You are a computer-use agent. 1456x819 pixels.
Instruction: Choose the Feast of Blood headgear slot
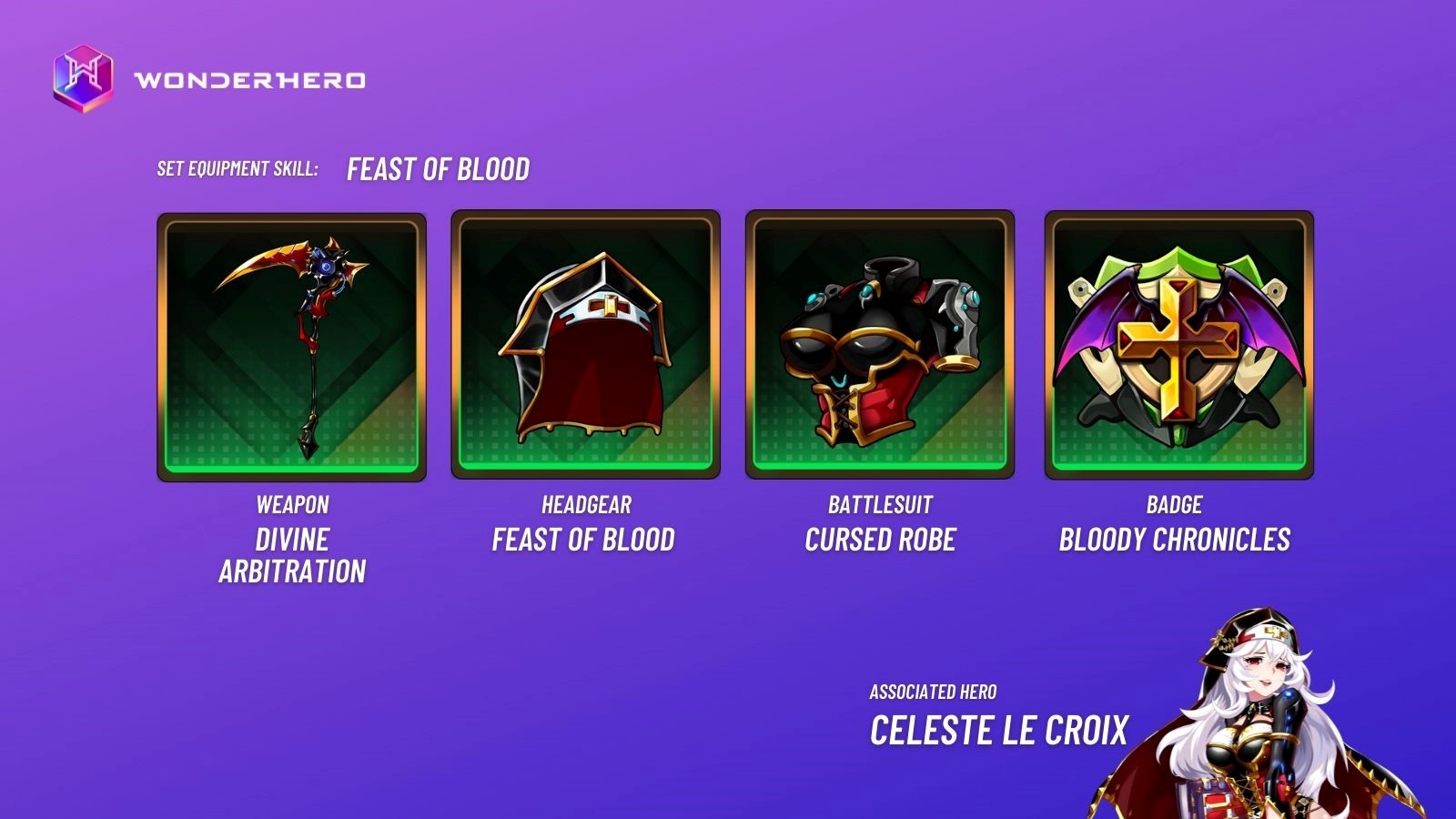[x=585, y=345]
